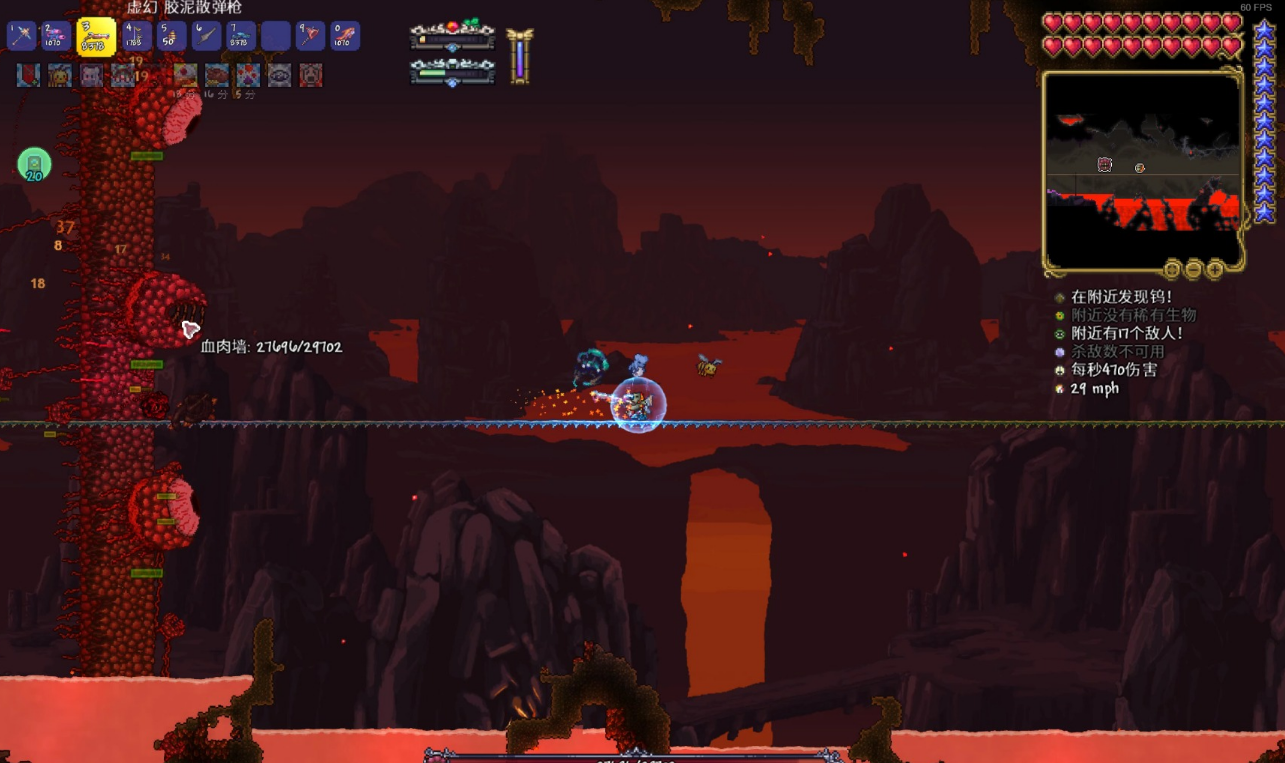
Task: Select the highlighted shotgun in hotbar slot 3
Action: click(96, 37)
